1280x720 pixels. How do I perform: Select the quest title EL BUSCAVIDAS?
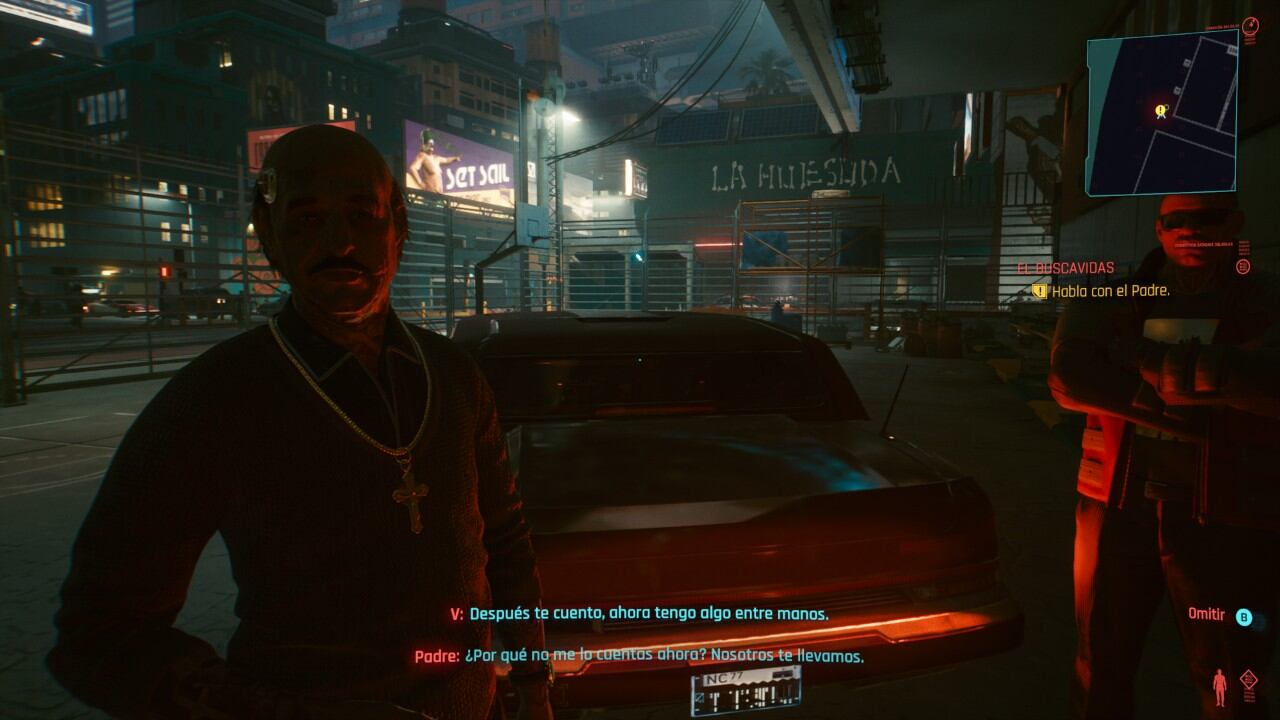[x=1064, y=267]
